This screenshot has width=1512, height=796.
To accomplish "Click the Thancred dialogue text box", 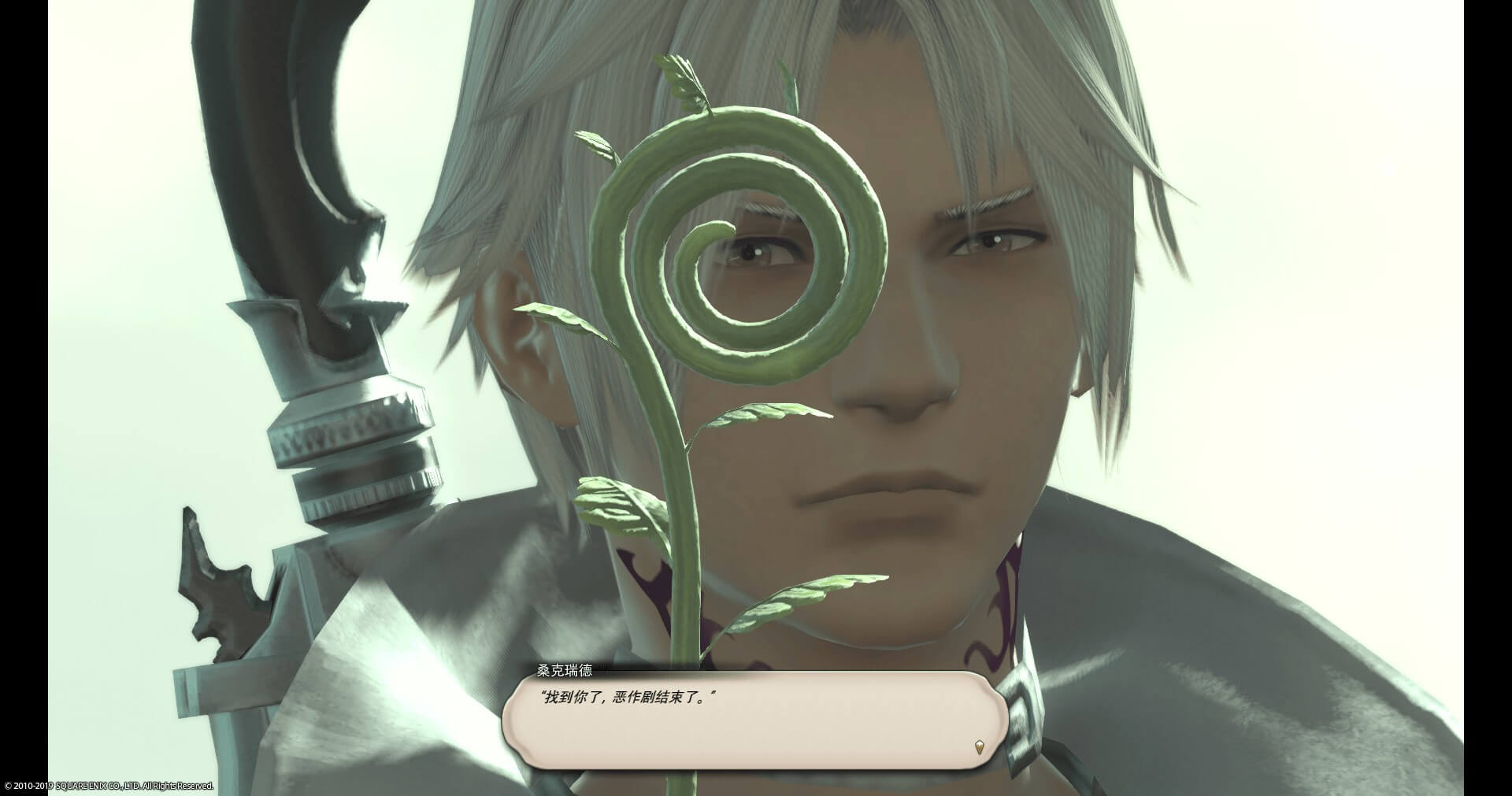I will (x=754, y=720).
